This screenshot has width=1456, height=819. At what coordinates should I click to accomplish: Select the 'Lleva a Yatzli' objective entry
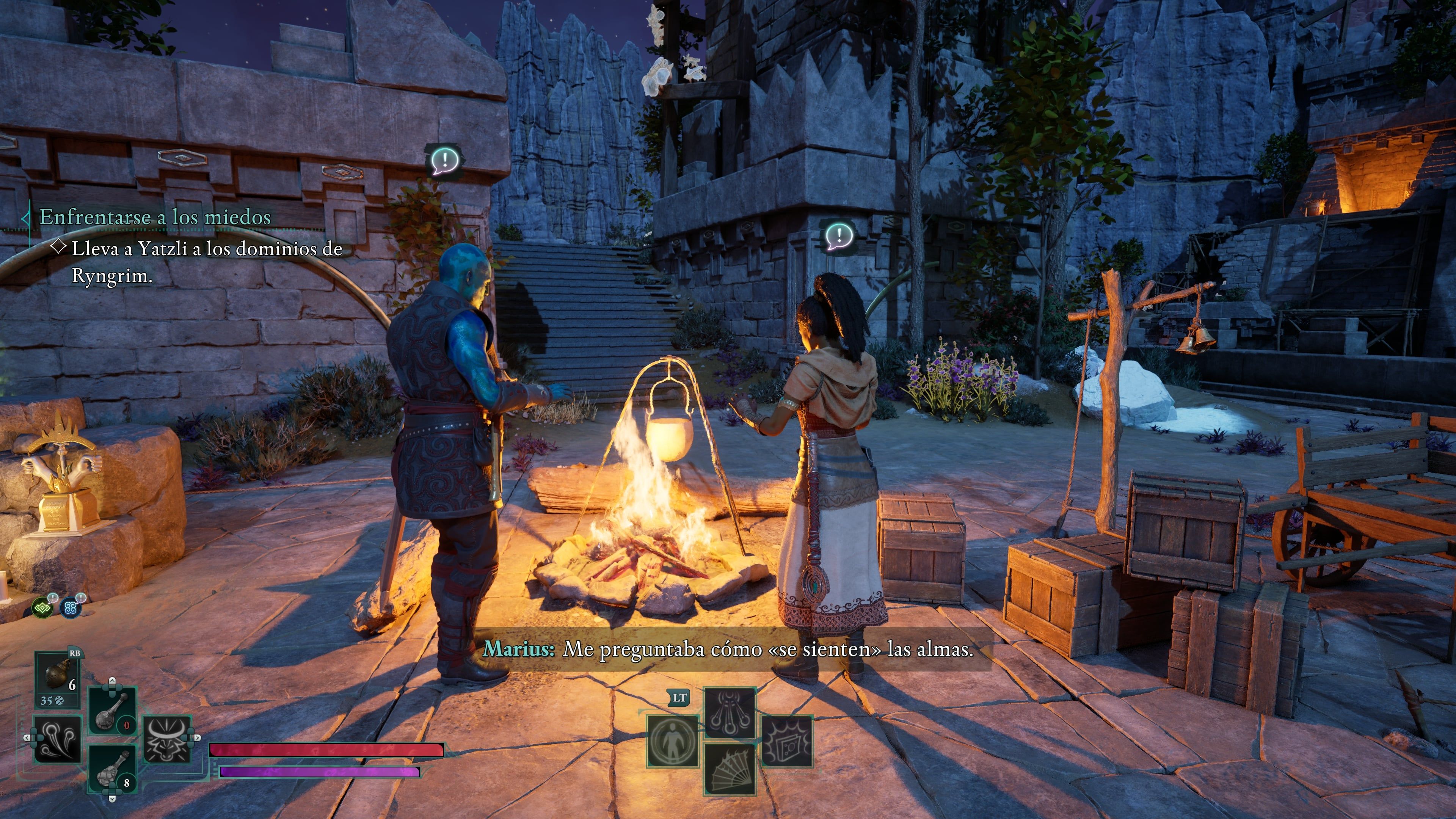pyautogui.click(x=206, y=262)
